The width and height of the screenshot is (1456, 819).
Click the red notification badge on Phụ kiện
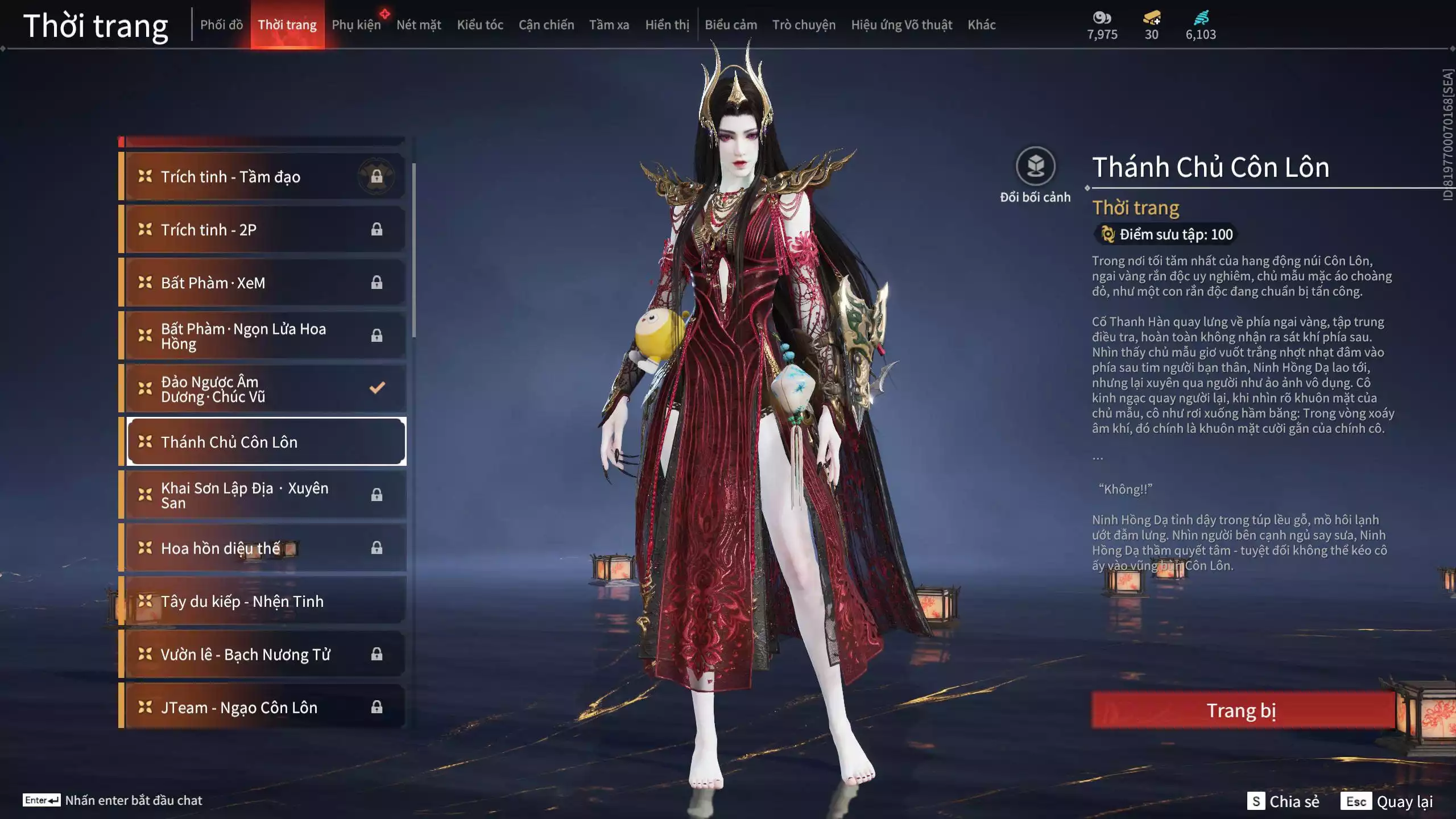(385, 13)
